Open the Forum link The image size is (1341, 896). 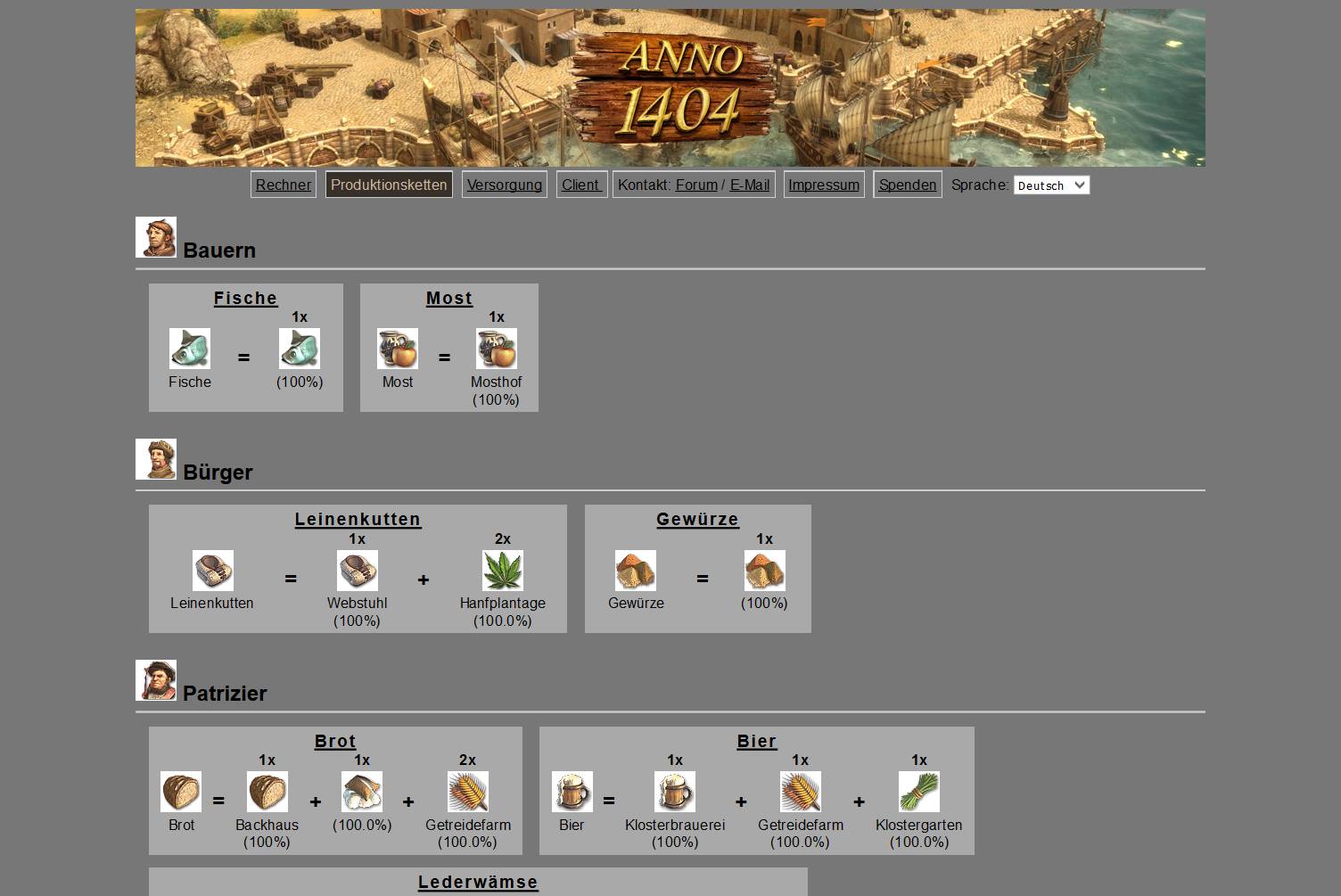(696, 185)
